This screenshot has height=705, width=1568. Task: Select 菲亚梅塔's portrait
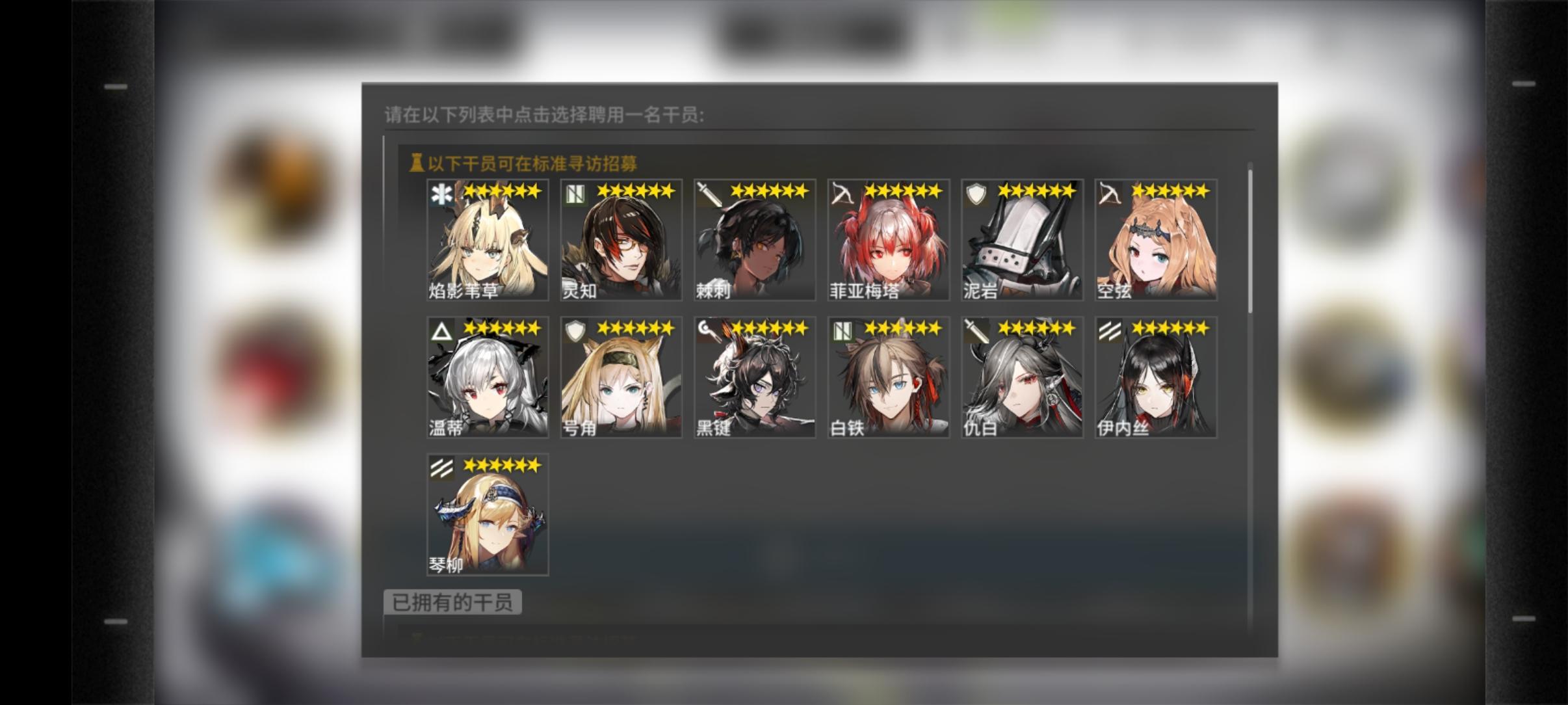point(888,239)
